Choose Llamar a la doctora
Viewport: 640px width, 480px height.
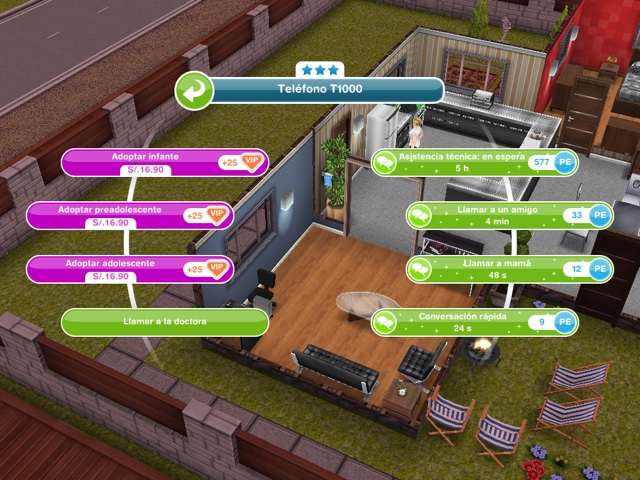pyautogui.click(x=165, y=322)
